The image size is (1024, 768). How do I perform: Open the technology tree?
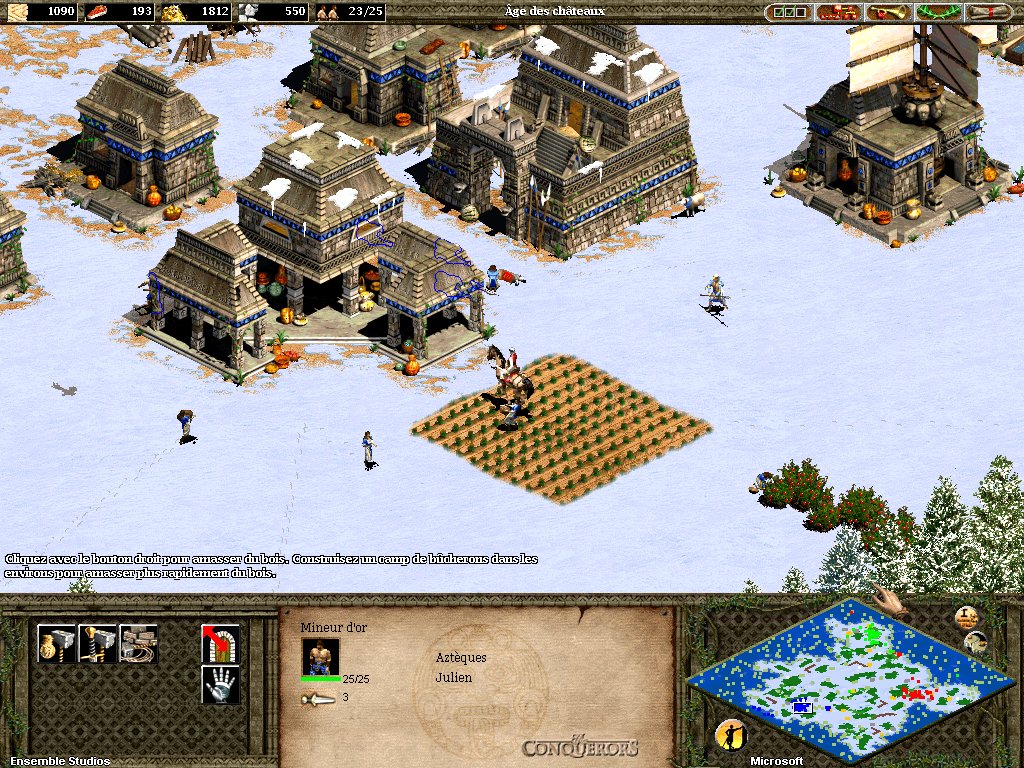click(838, 12)
